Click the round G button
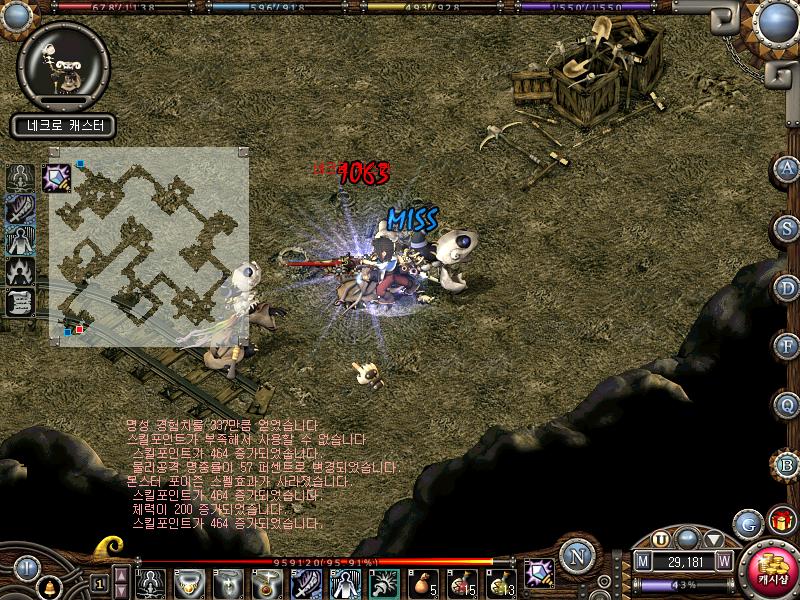This screenshot has width=800, height=600. point(745,523)
